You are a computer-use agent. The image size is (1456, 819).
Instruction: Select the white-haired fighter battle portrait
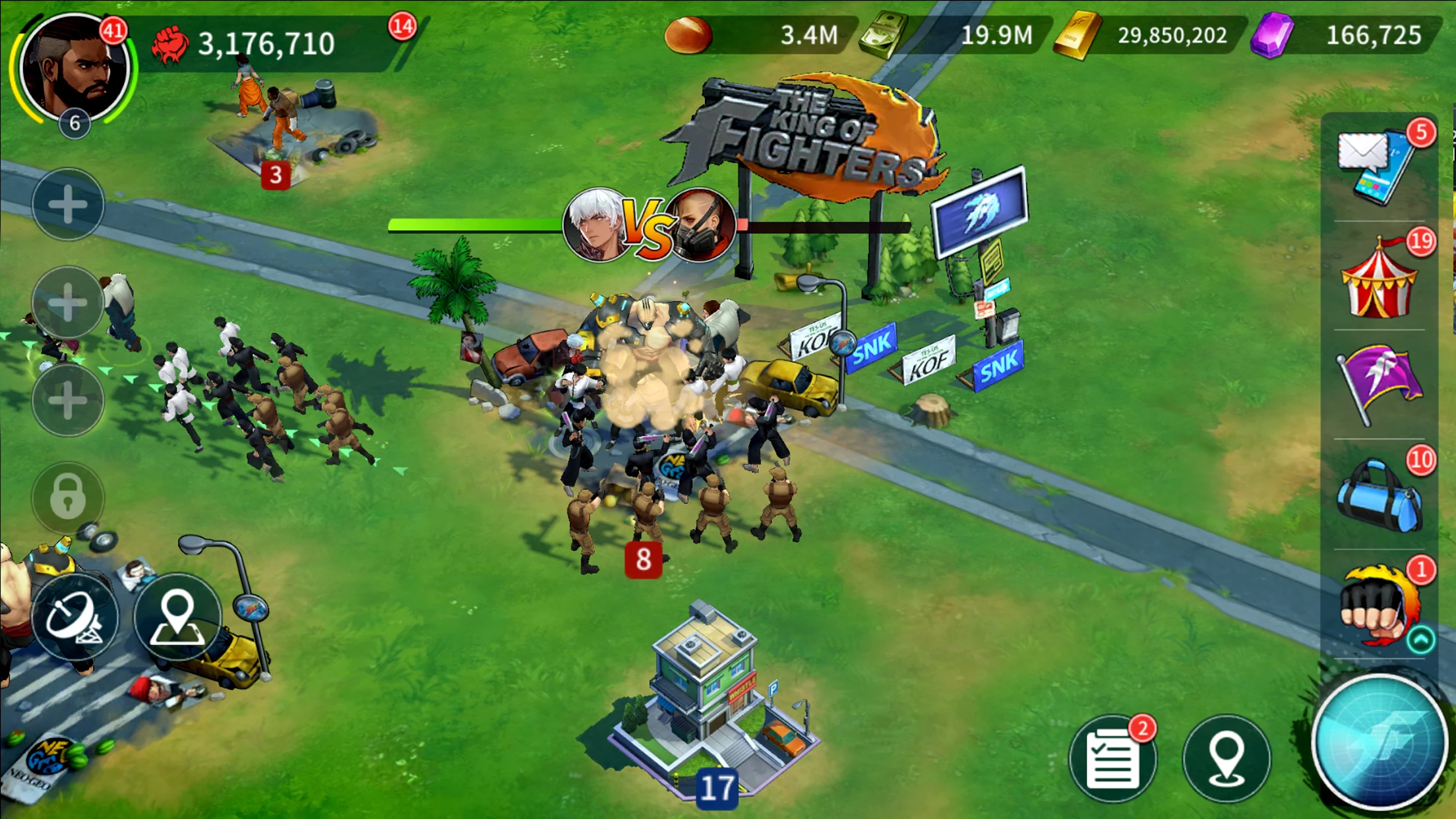pyautogui.click(x=595, y=226)
